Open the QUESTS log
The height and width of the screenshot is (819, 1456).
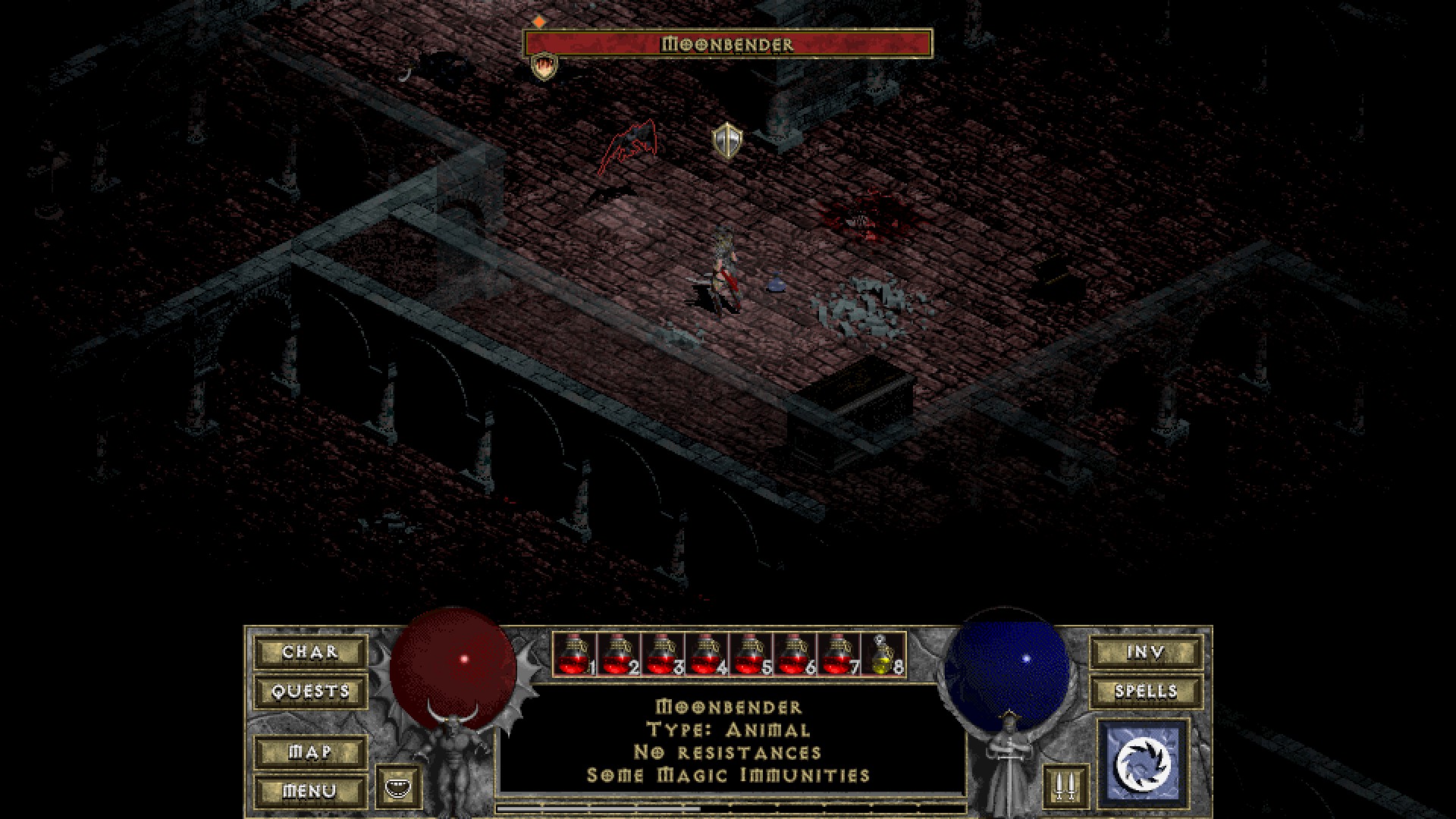310,692
